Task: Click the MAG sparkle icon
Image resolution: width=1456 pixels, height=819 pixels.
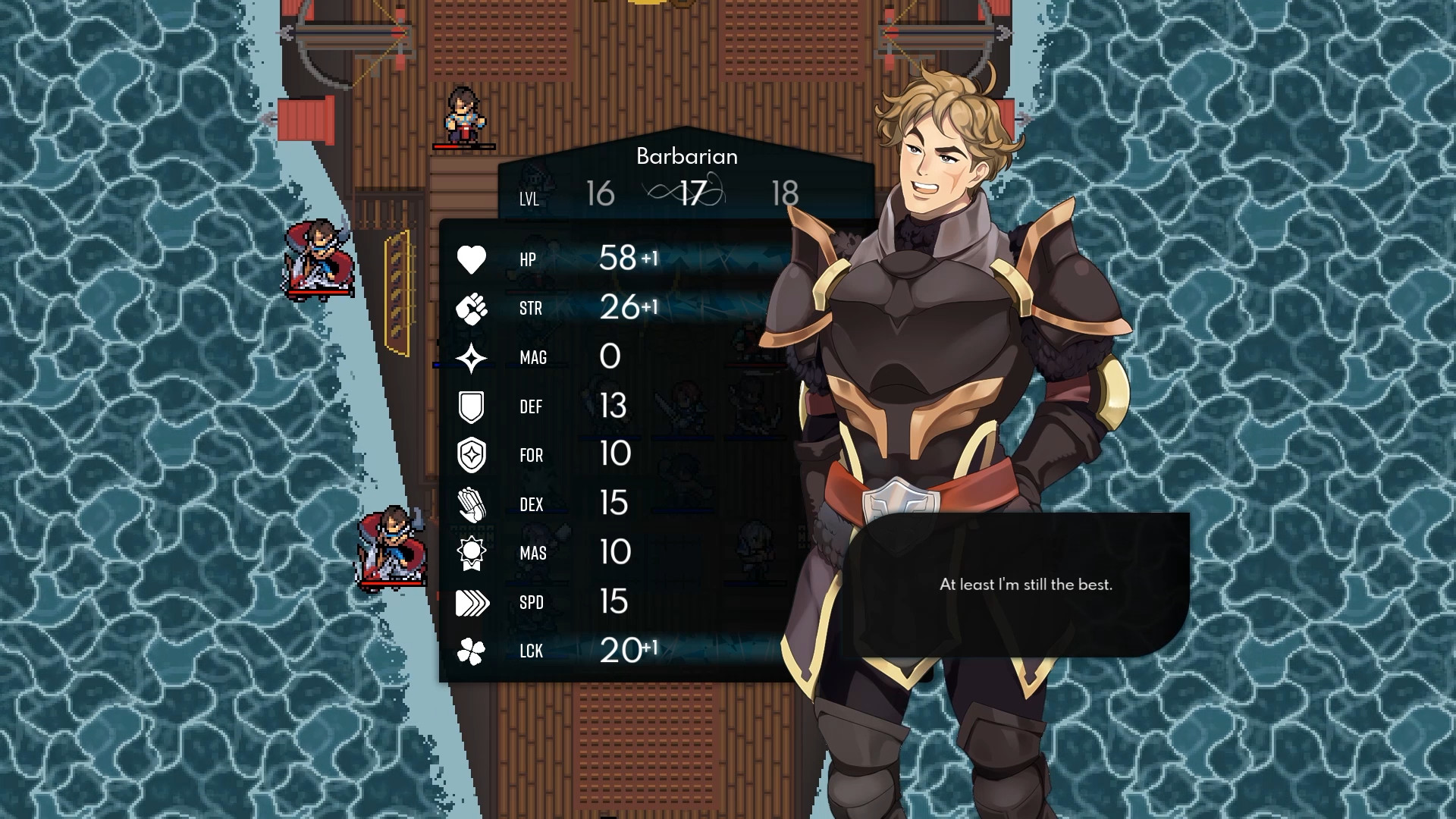Action: coord(470,357)
